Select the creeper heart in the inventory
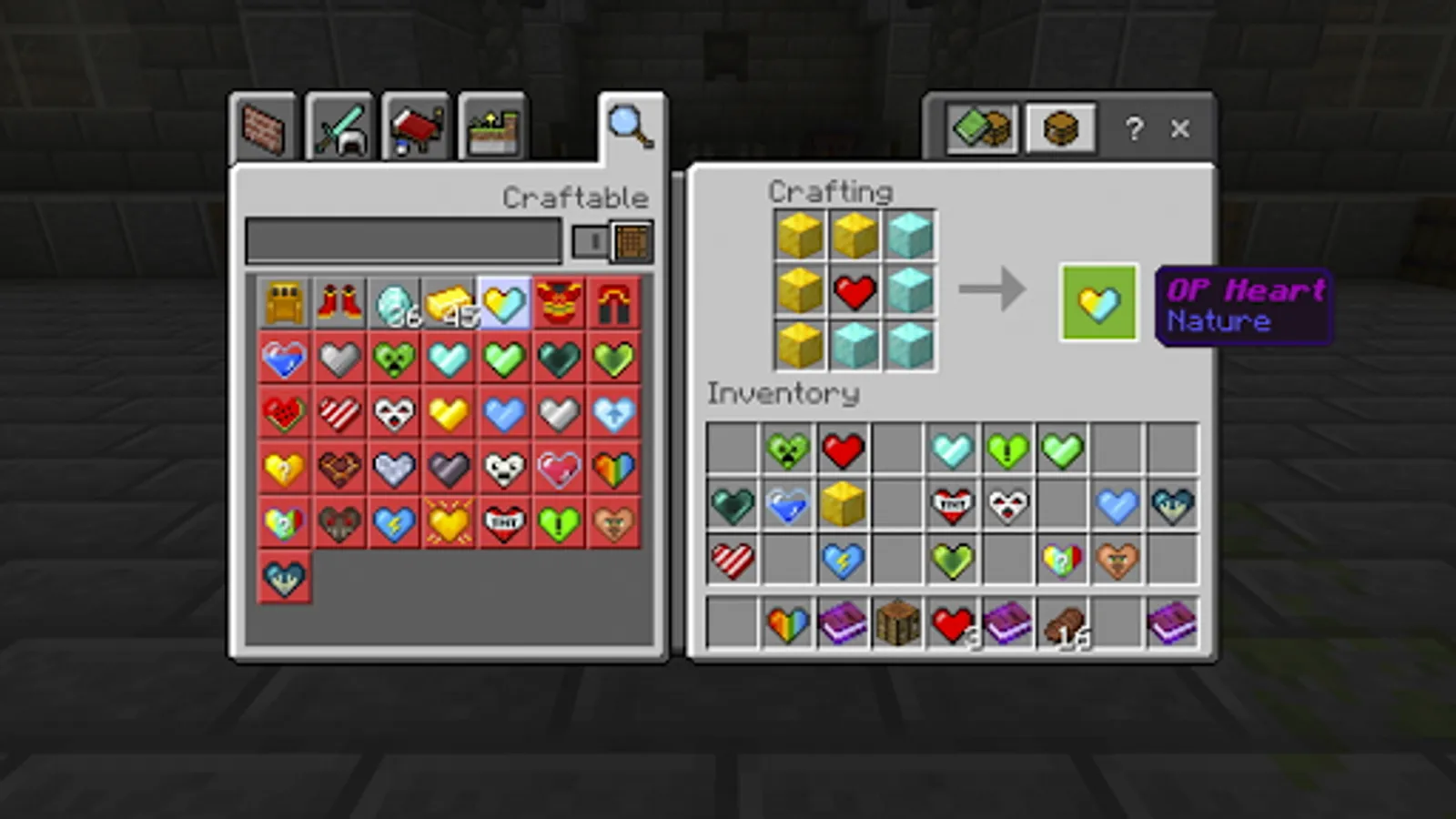 click(788, 448)
